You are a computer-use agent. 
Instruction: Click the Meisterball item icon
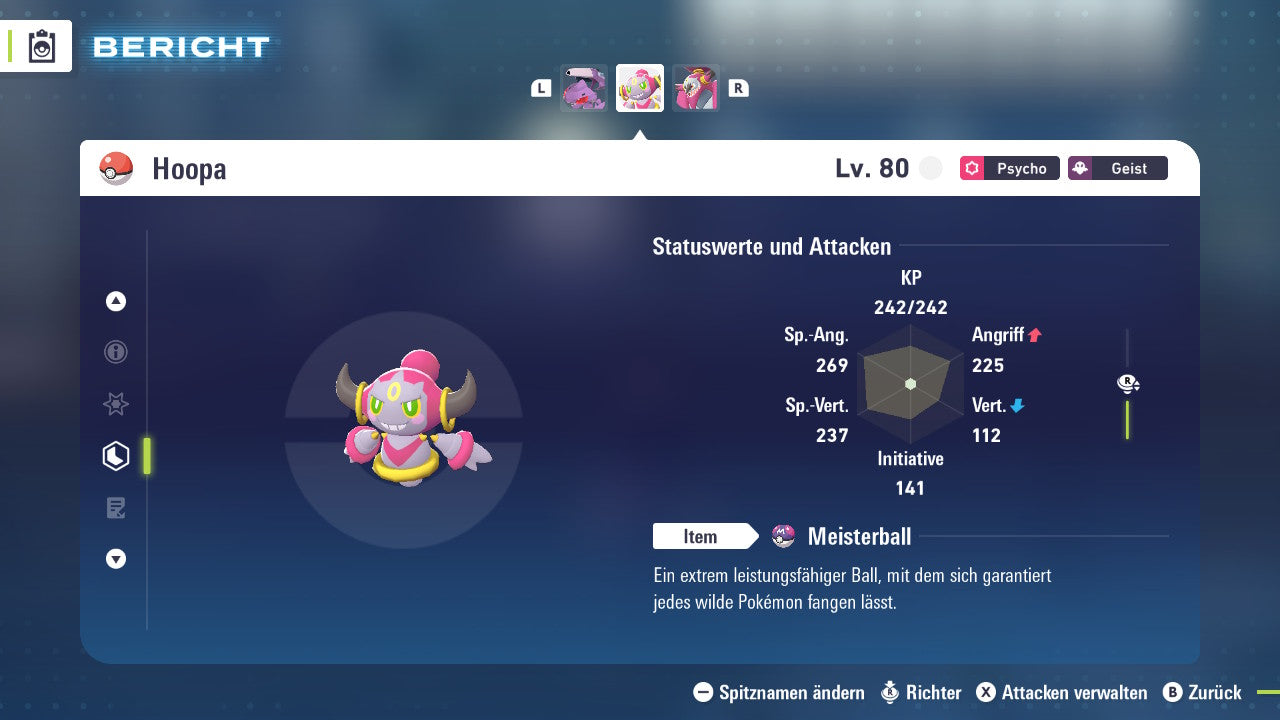point(783,536)
